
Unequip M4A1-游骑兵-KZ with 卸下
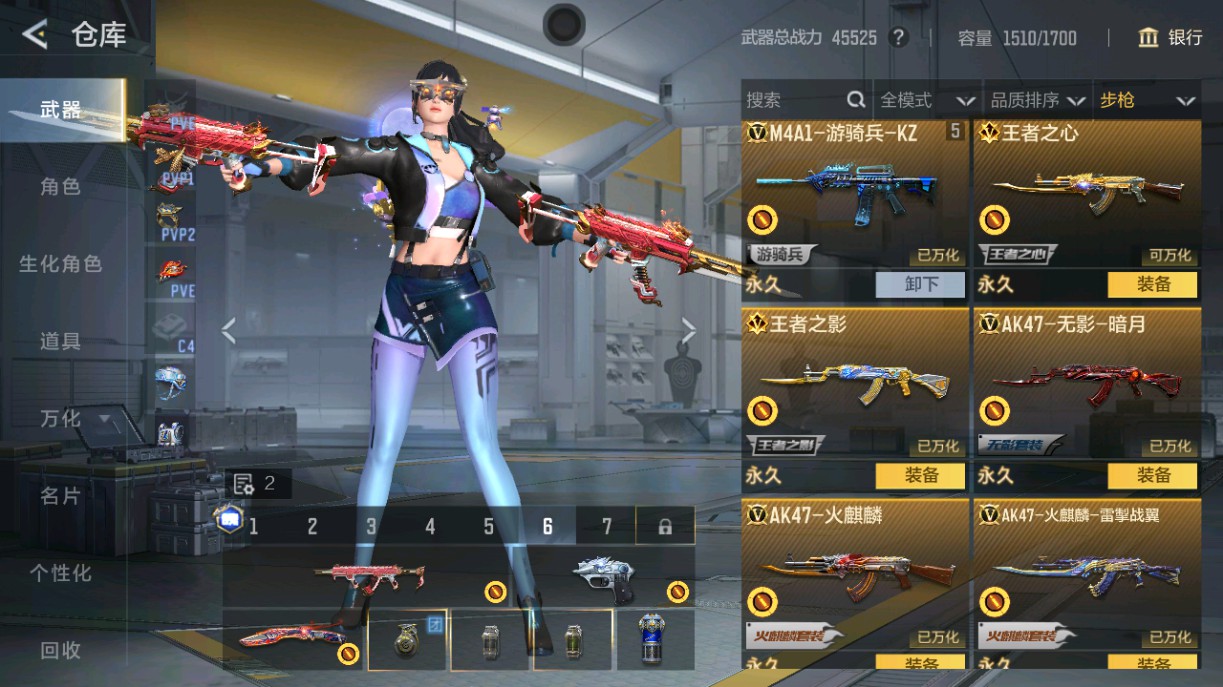(921, 284)
